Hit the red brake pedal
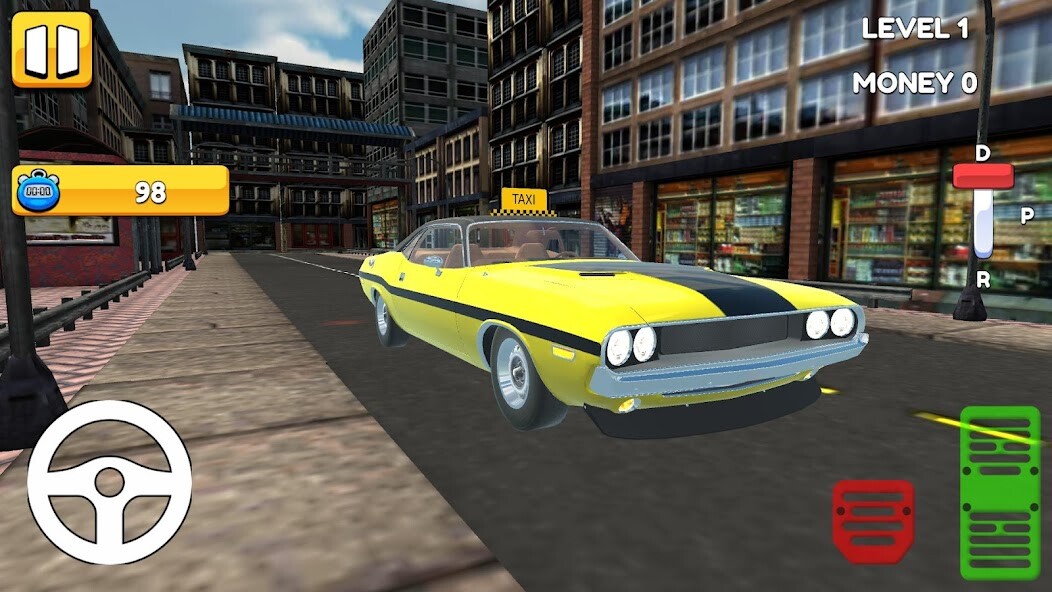1052x592 pixels. coord(873,520)
